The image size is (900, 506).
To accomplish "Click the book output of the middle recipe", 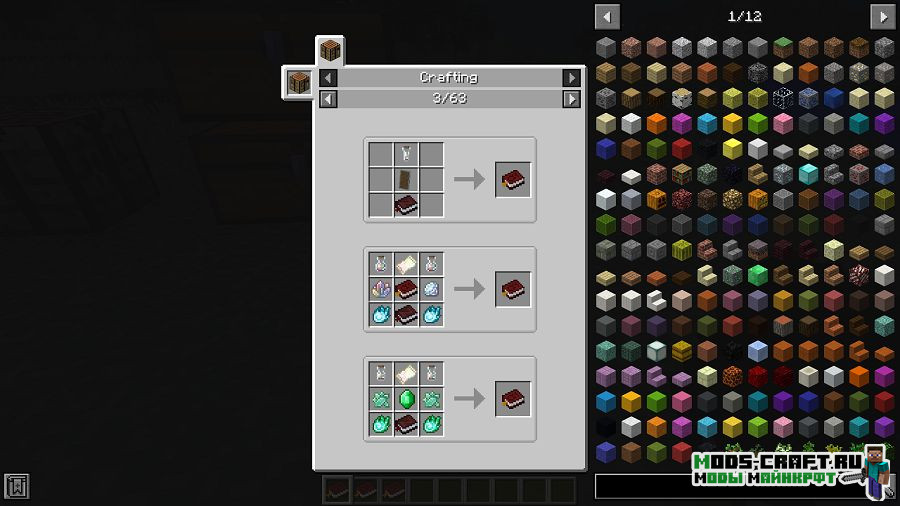I will click(x=513, y=289).
